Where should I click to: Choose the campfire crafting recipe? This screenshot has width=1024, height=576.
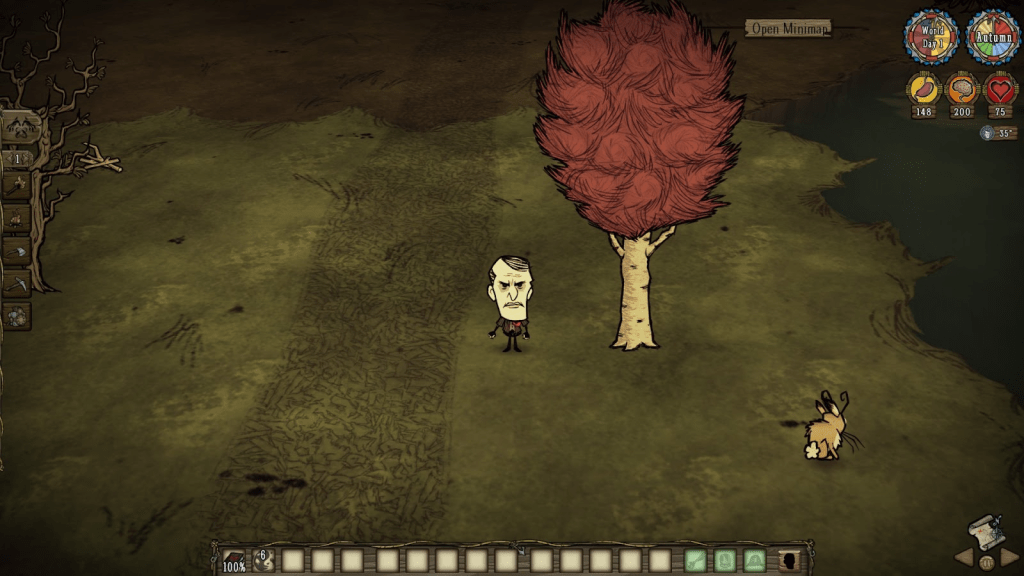(17, 218)
